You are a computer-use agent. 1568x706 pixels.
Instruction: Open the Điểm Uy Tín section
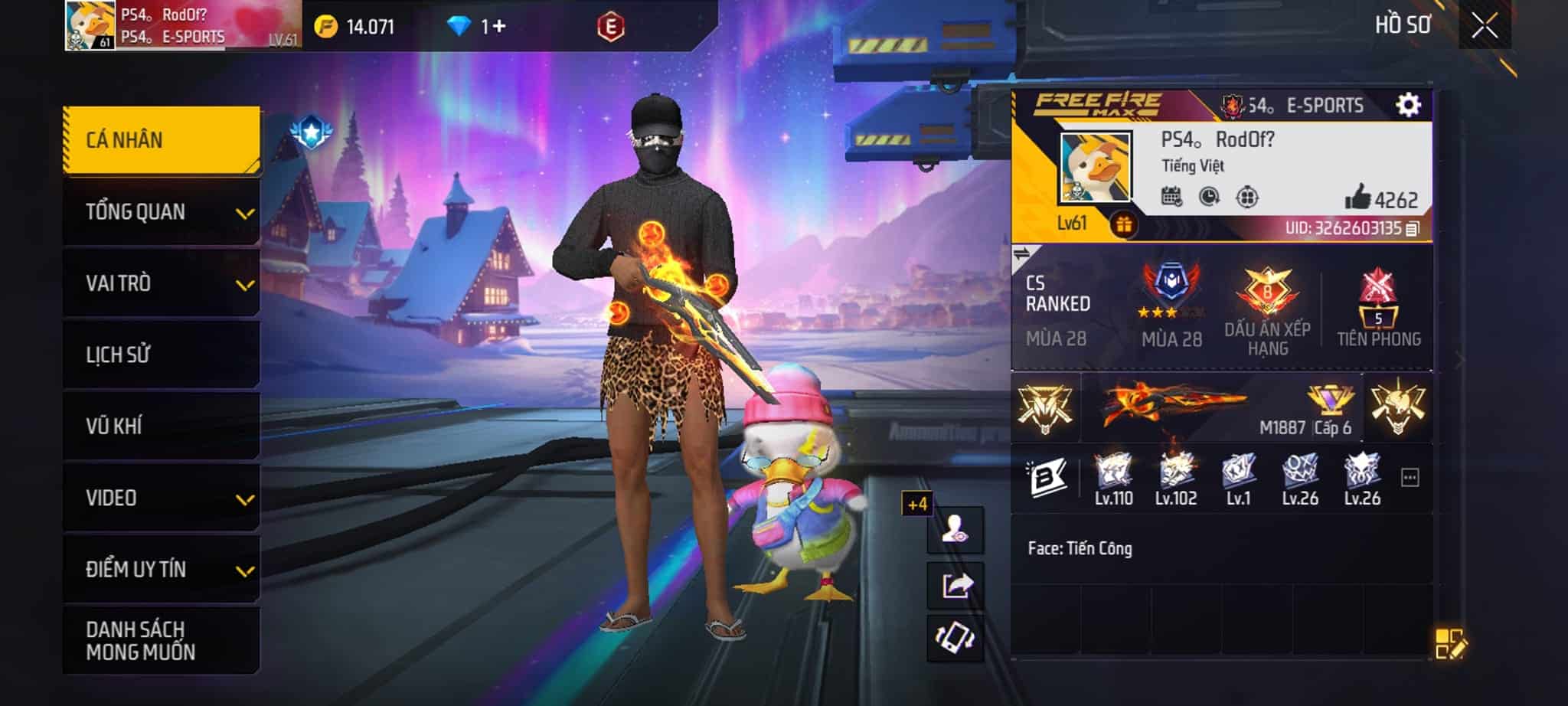click(x=162, y=569)
